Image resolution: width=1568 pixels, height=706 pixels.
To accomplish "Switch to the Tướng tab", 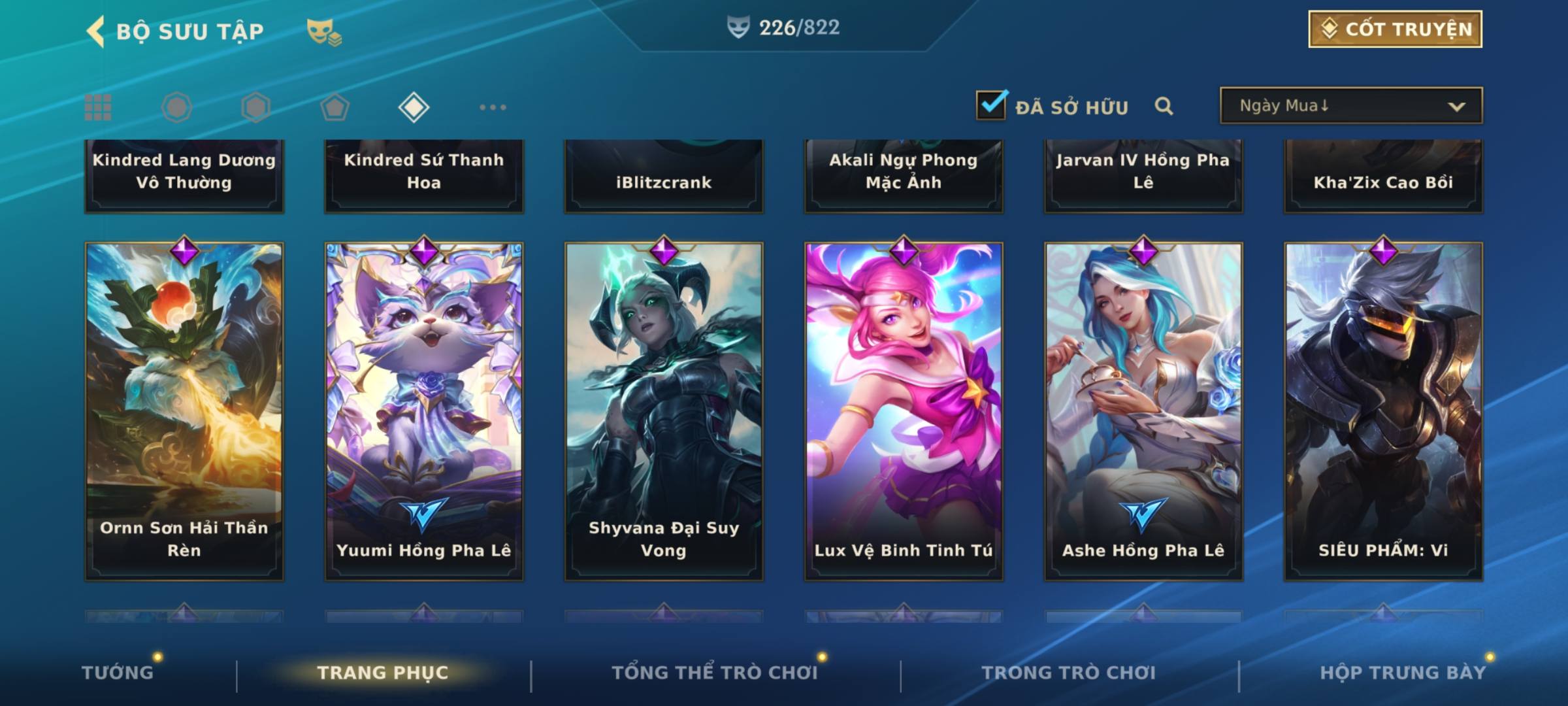I will pos(118,673).
